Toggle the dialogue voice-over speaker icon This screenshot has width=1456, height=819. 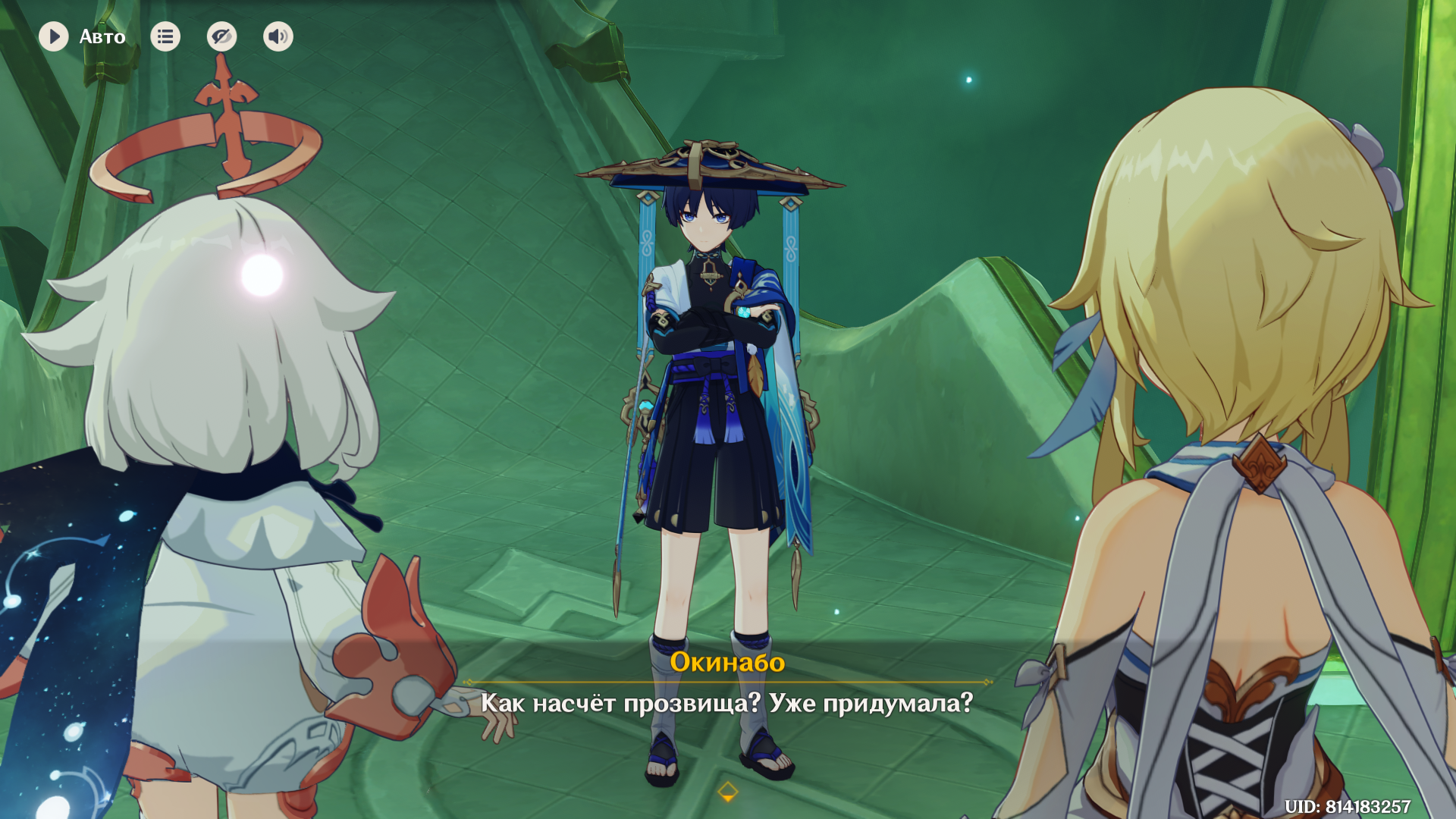coord(278,36)
